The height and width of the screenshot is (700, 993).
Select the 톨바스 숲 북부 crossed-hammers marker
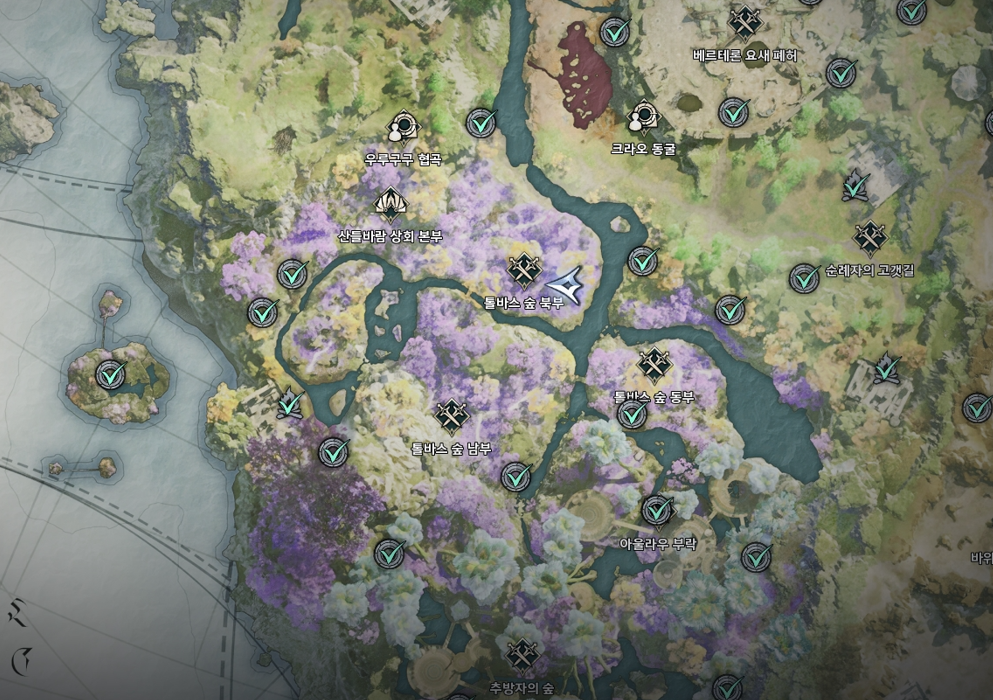pos(524,269)
